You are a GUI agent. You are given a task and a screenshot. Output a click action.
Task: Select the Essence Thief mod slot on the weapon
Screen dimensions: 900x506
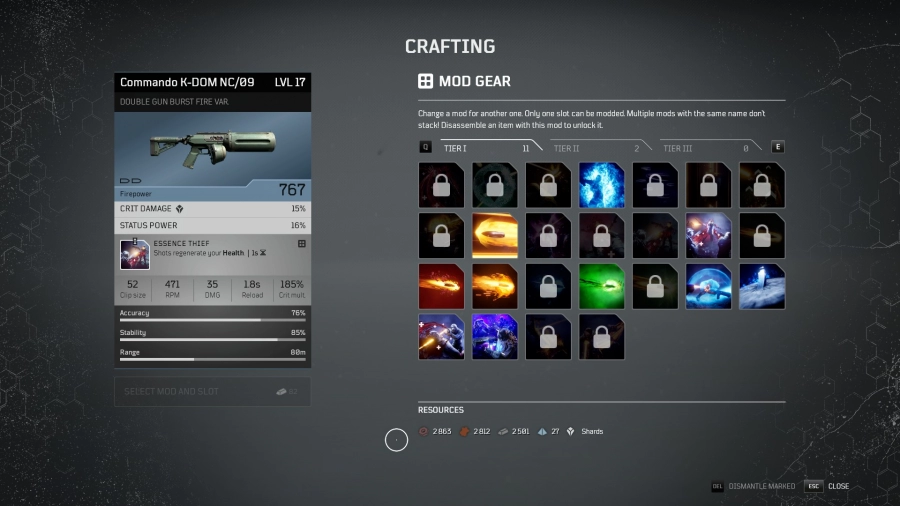[135, 255]
